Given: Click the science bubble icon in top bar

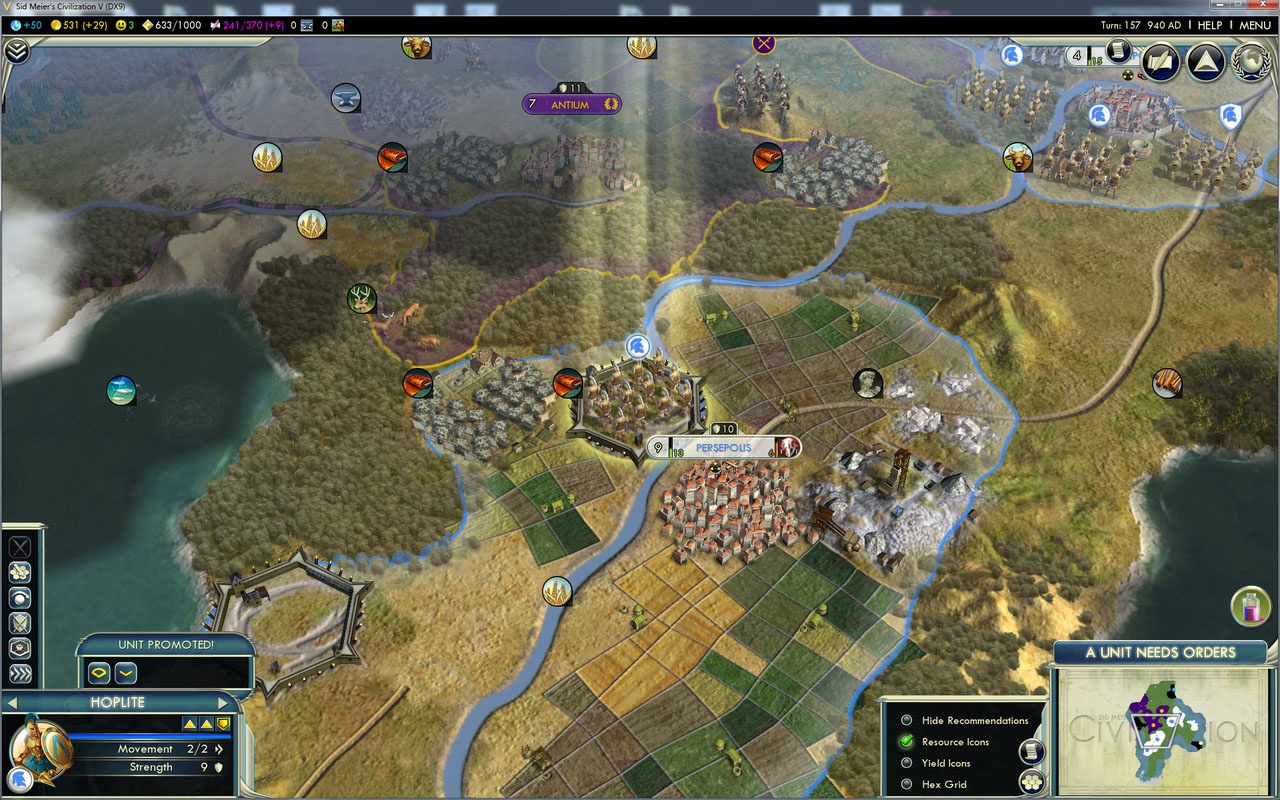Looking at the screenshot, I should pyautogui.click(x=15, y=25).
